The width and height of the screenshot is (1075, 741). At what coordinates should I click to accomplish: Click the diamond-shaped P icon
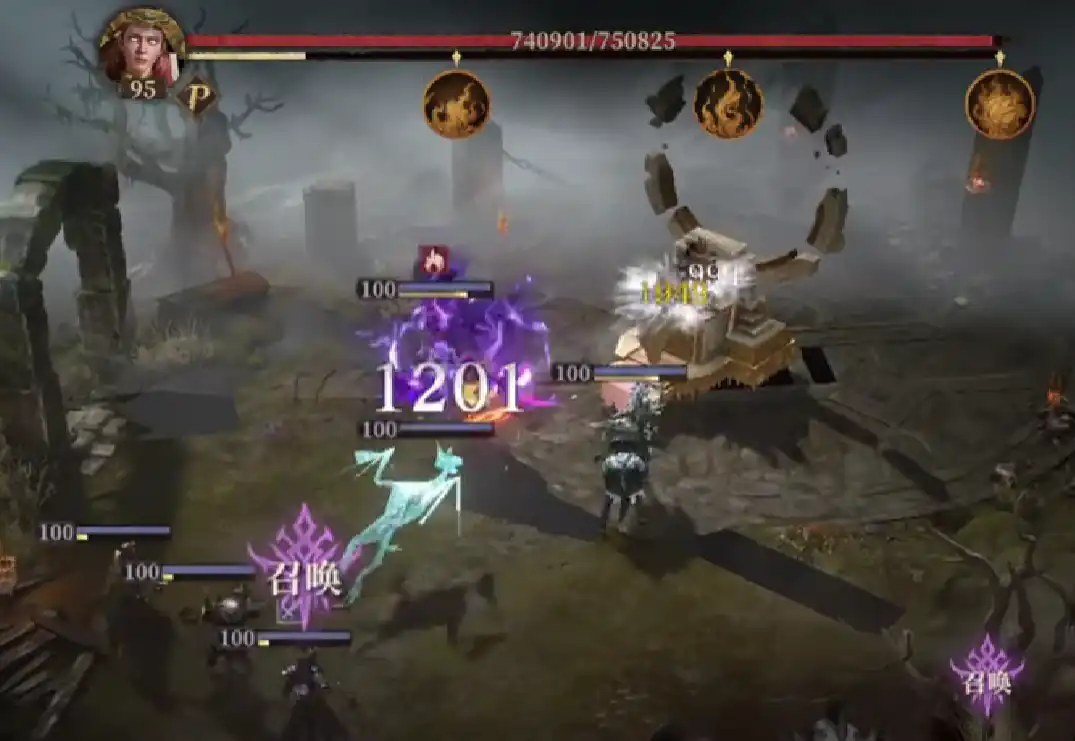click(x=197, y=97)
